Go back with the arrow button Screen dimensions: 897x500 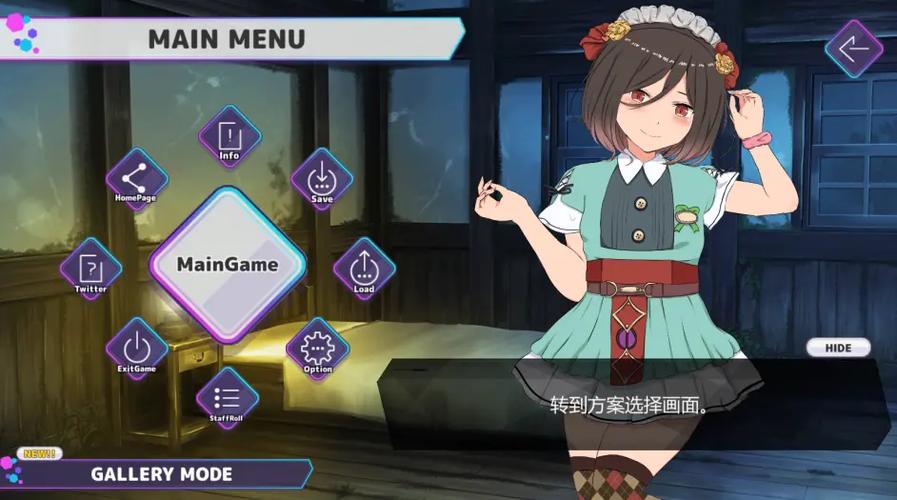853,50
